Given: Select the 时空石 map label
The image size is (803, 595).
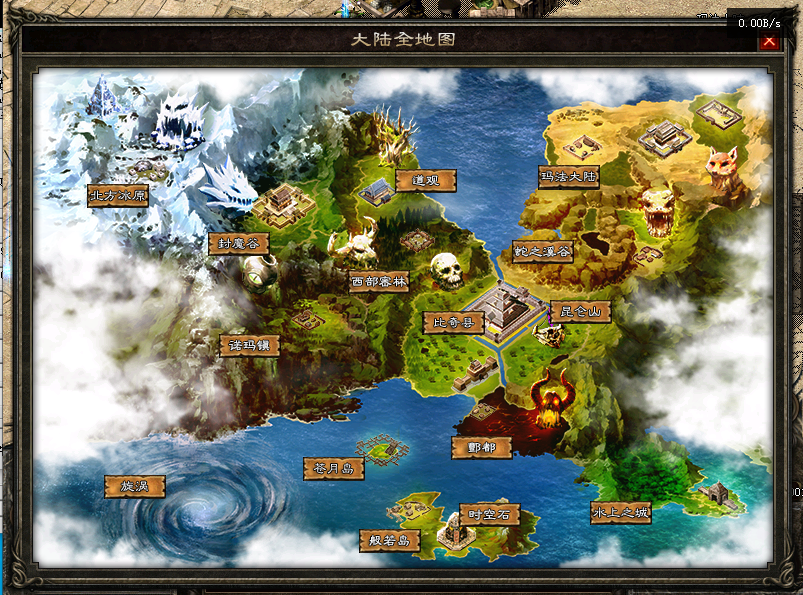Looking at the screenshot, I should (489, 515).
